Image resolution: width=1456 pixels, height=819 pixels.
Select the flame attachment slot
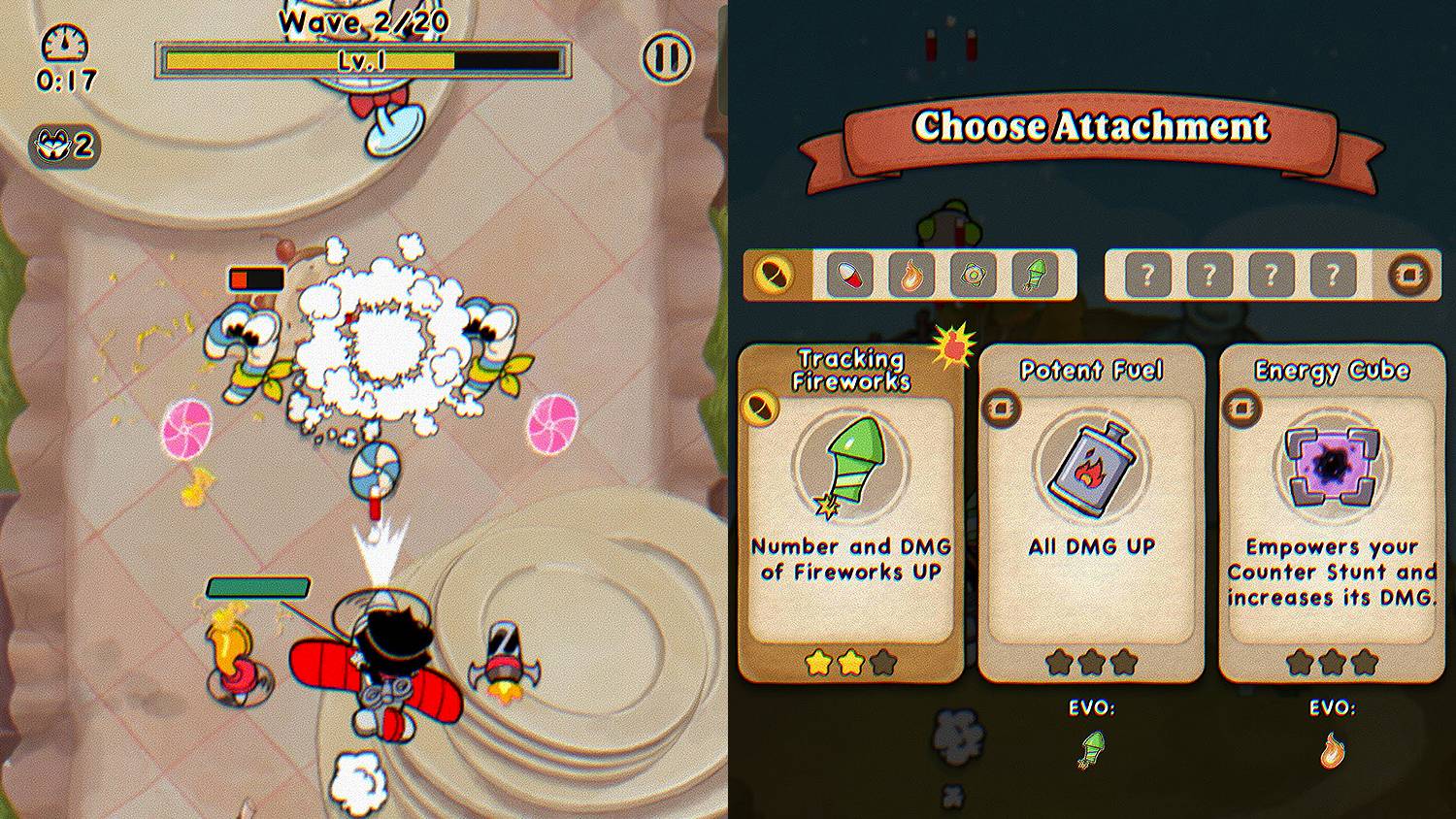click(x=910, y=276)
